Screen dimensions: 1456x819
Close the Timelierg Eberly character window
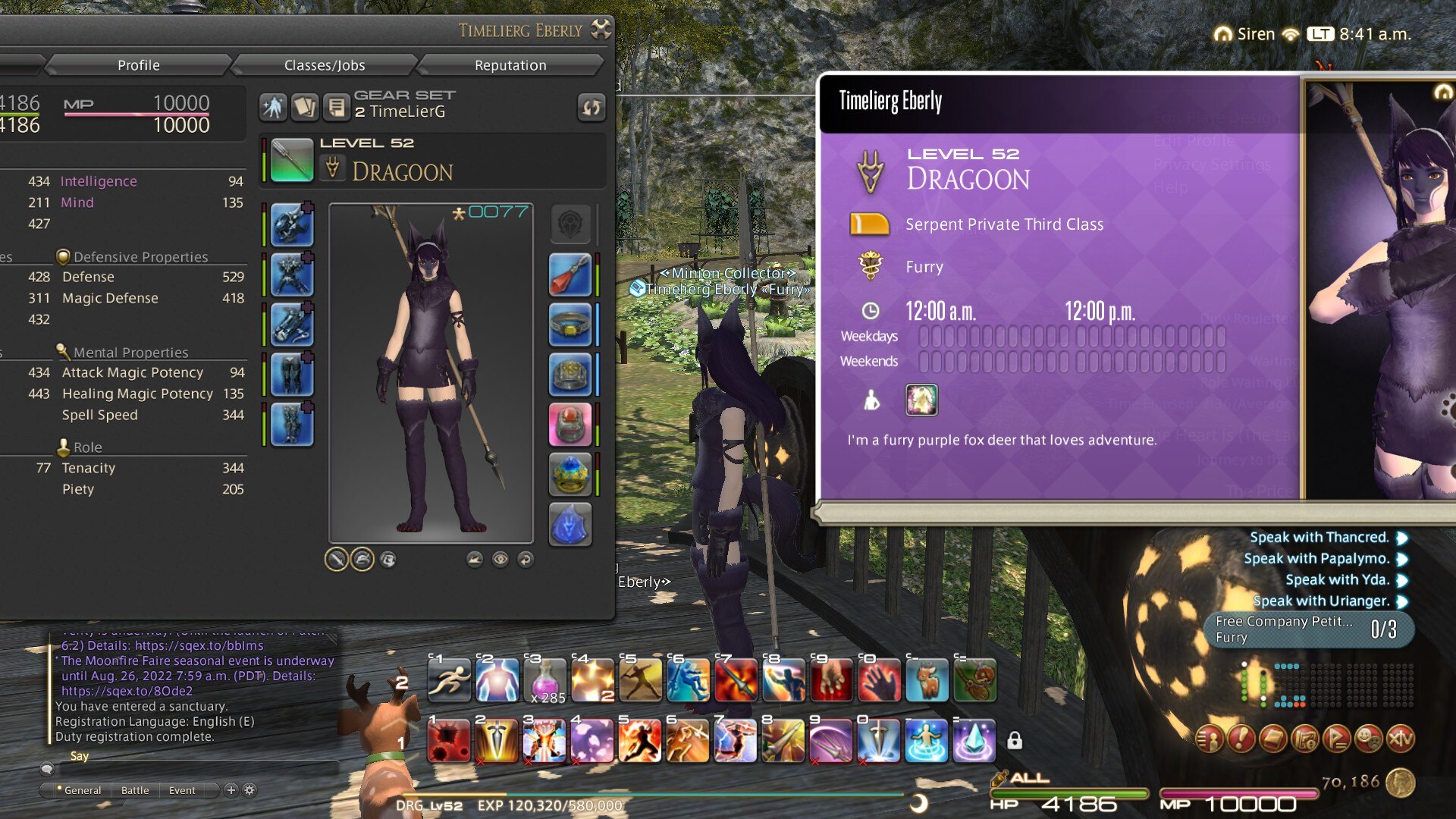[601, 30]
